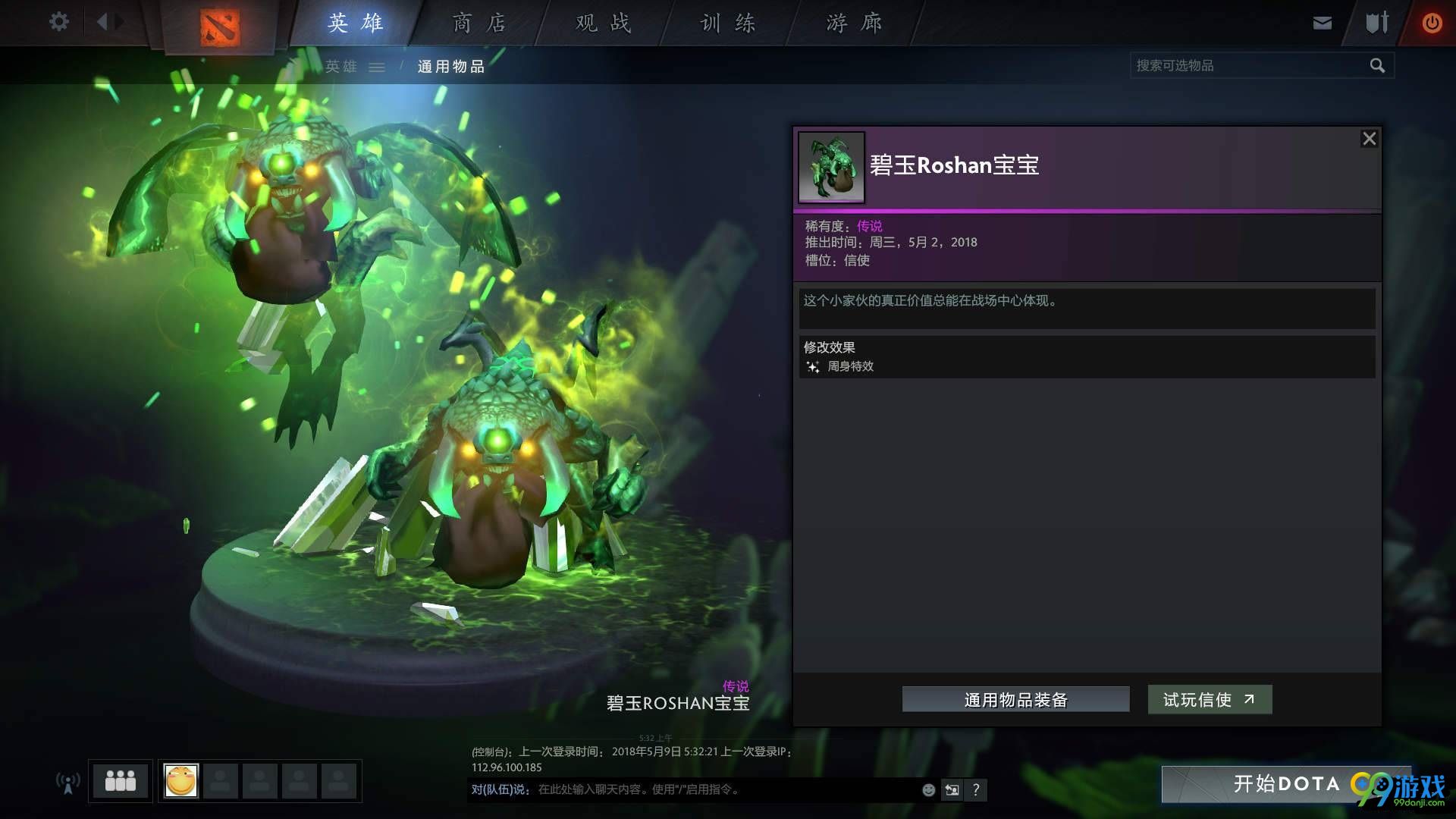Open the armory shield-and-sword icon
Image resolution: width=1456 pixels, height=819 pixels.
point(1375,22)
